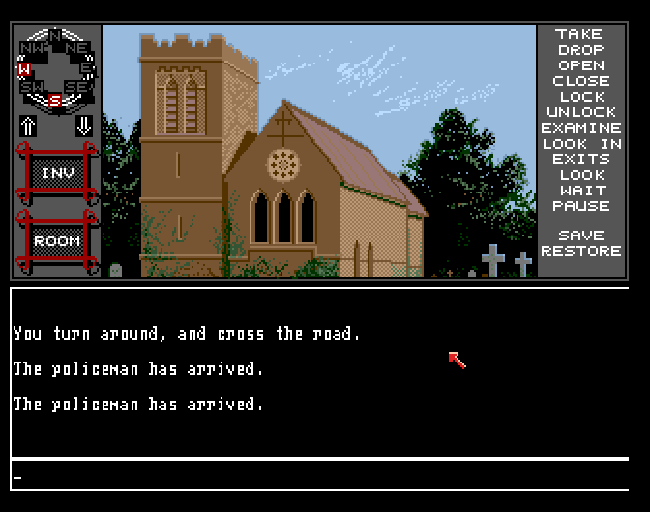This screenshot has height=512, width=650.
Task: Head south via the compass S
Action: [55, 100]
